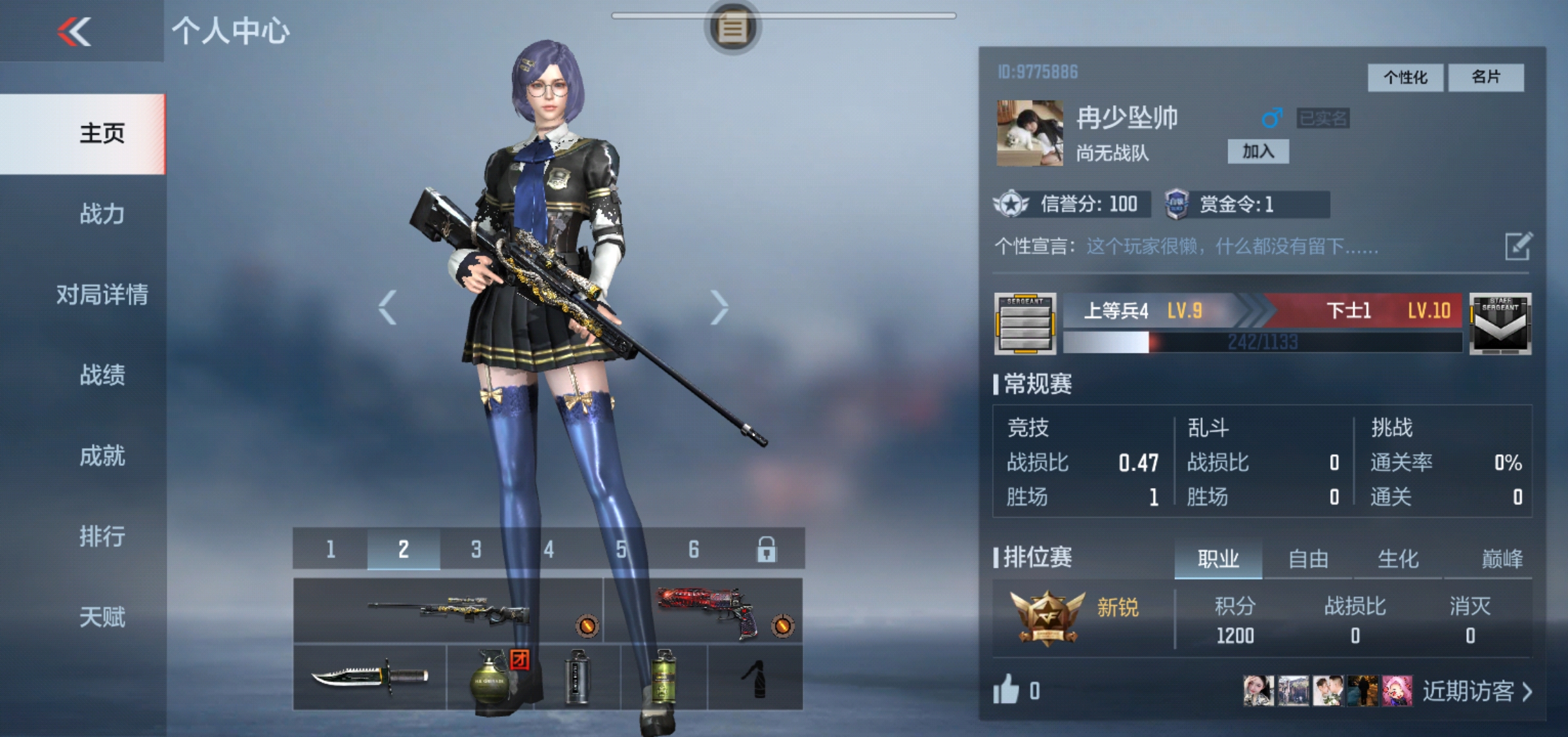The height and width of the screenshot is (737, 1568).
Task: Open the 战力 menu section
Action: click(102, 214)
